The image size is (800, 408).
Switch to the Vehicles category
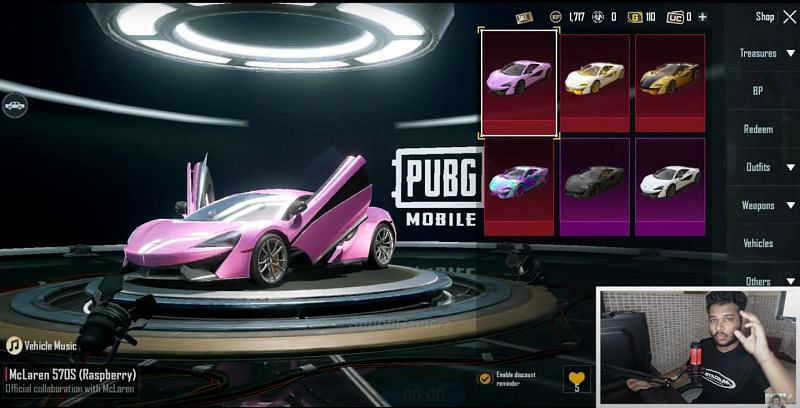click(x=758, y=243)
